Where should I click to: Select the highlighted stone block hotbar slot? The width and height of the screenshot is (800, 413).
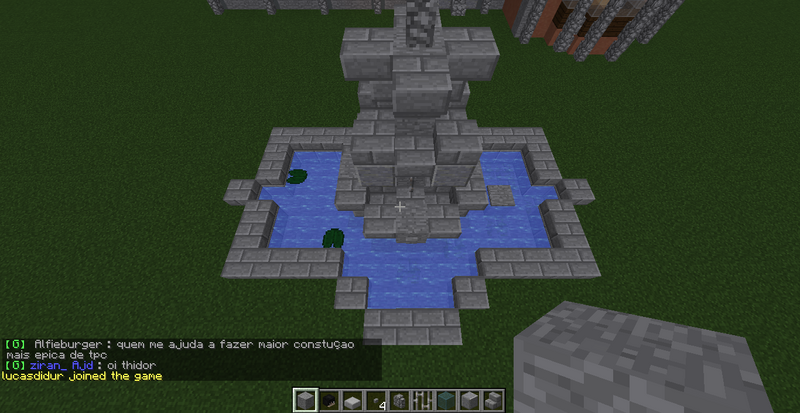[x=307, y=401]
